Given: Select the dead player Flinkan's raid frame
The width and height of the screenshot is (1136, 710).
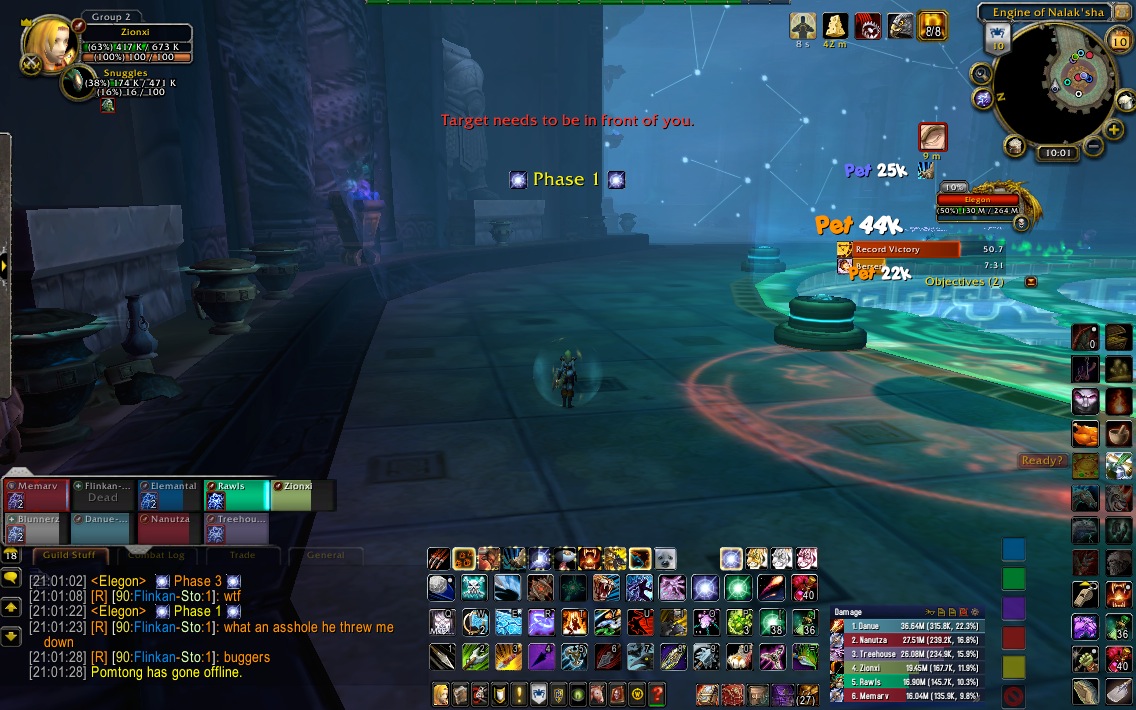Looking at the screenshot, I should [x=101, y=495].
